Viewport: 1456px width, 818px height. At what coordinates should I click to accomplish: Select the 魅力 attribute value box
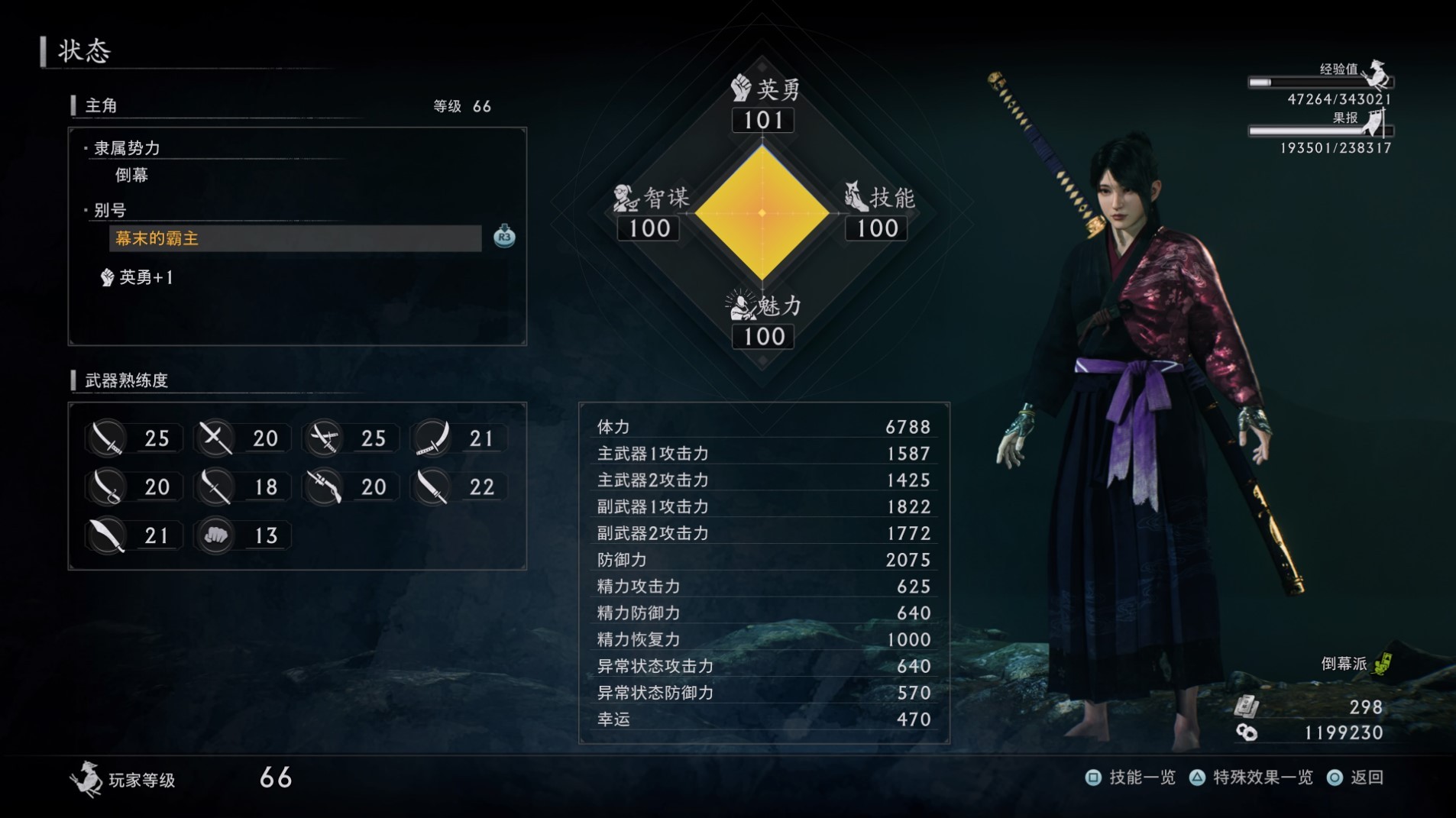(x=762, y=337)
